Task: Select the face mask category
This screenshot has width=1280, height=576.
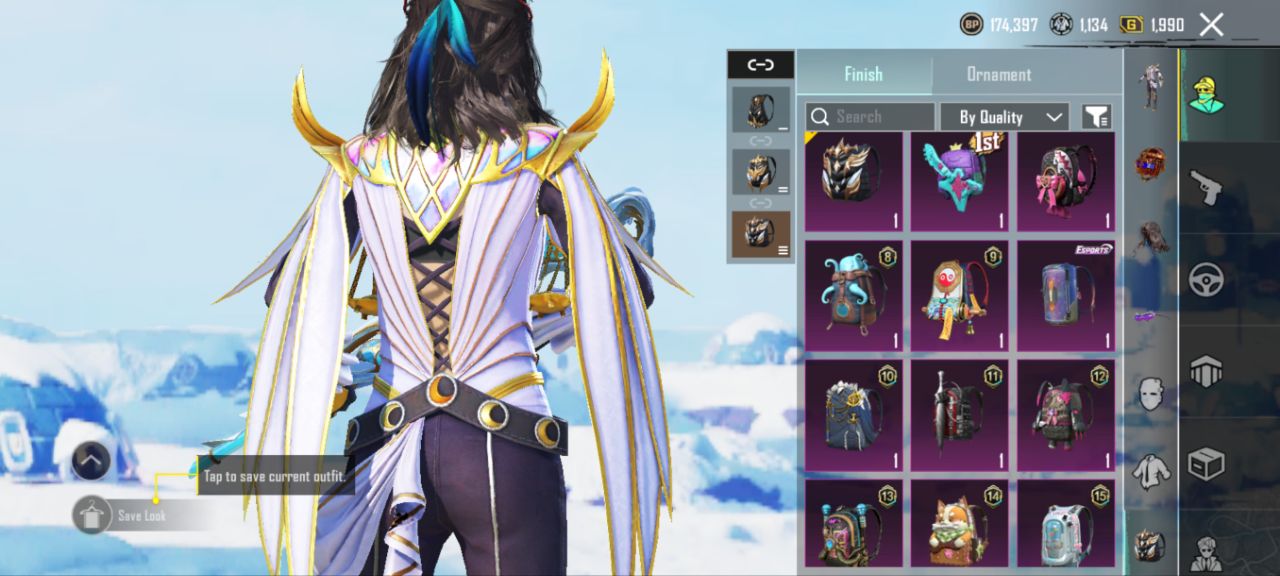Action: [1151, 393]
